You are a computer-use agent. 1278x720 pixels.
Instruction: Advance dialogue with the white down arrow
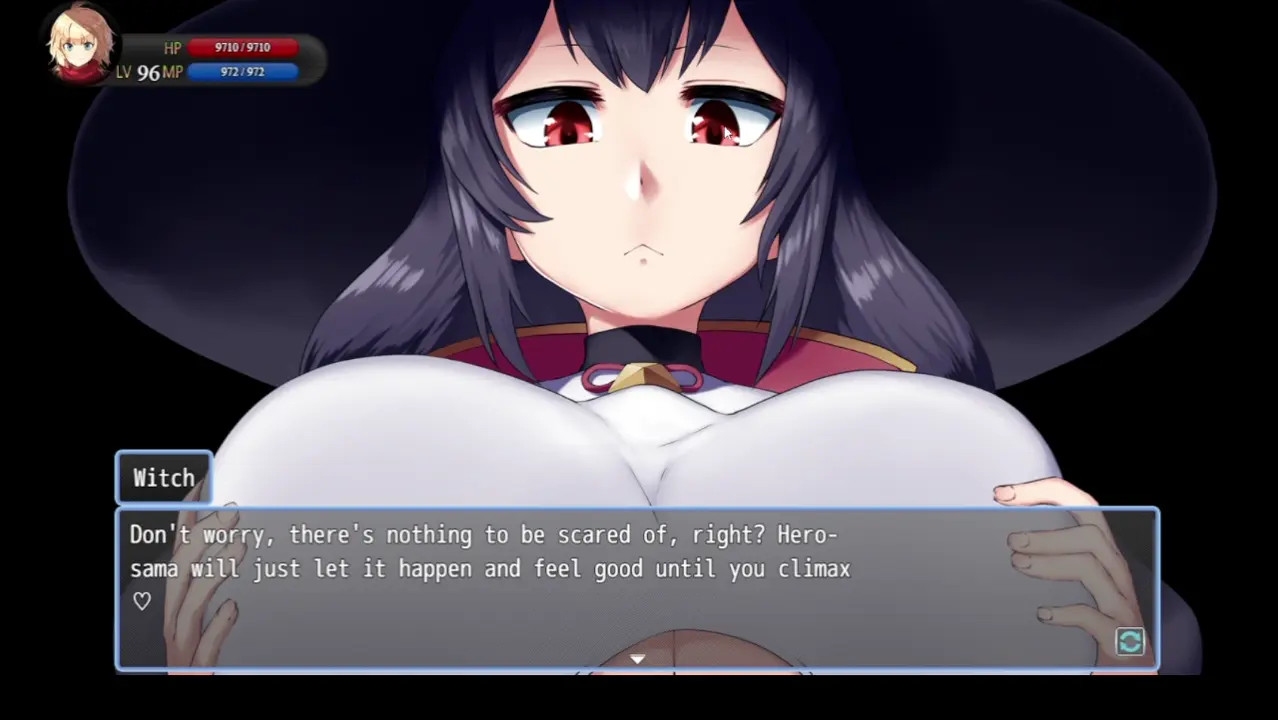coord(637,659)
